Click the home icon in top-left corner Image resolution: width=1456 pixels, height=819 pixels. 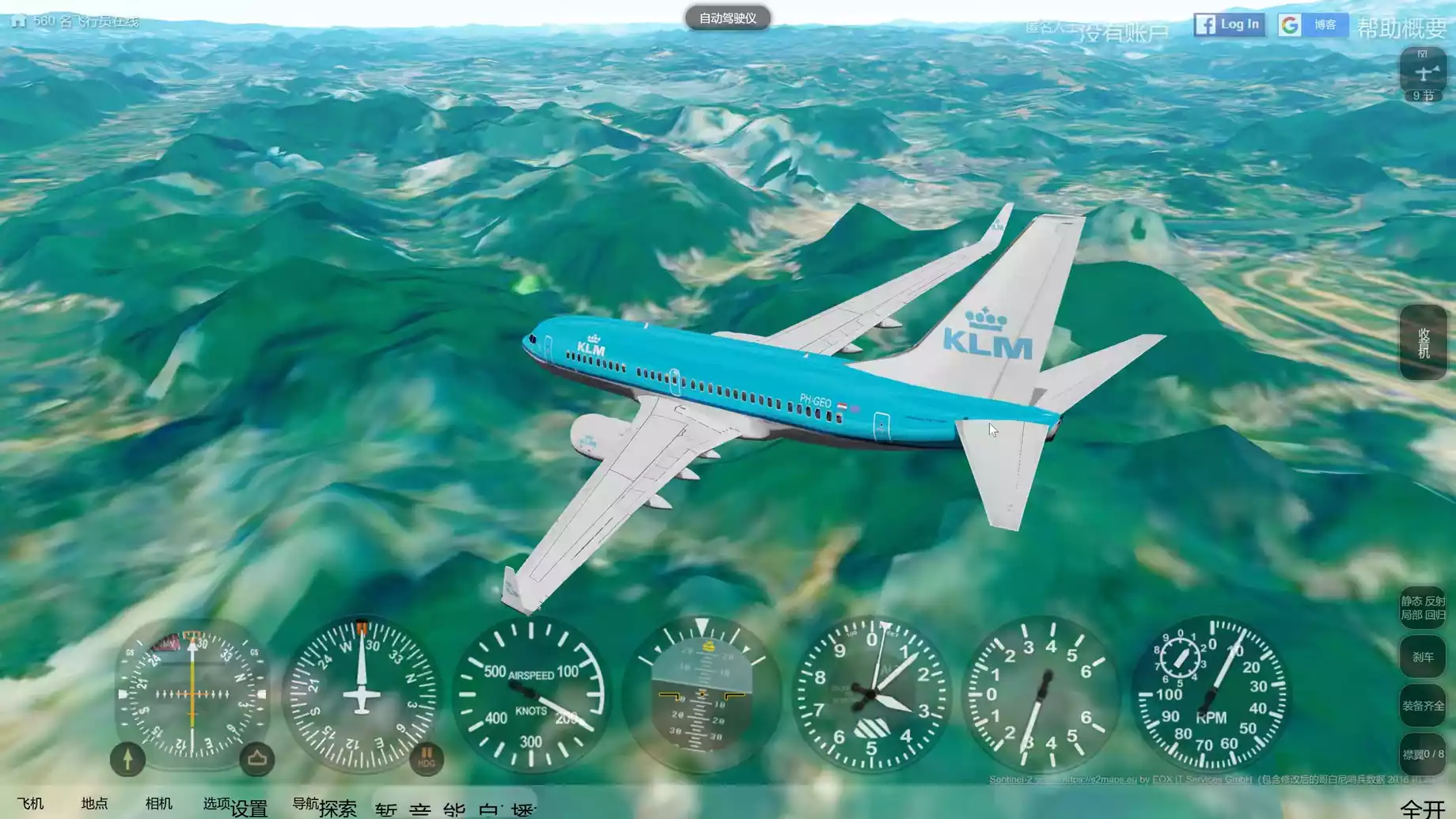(x=18, y=21)
